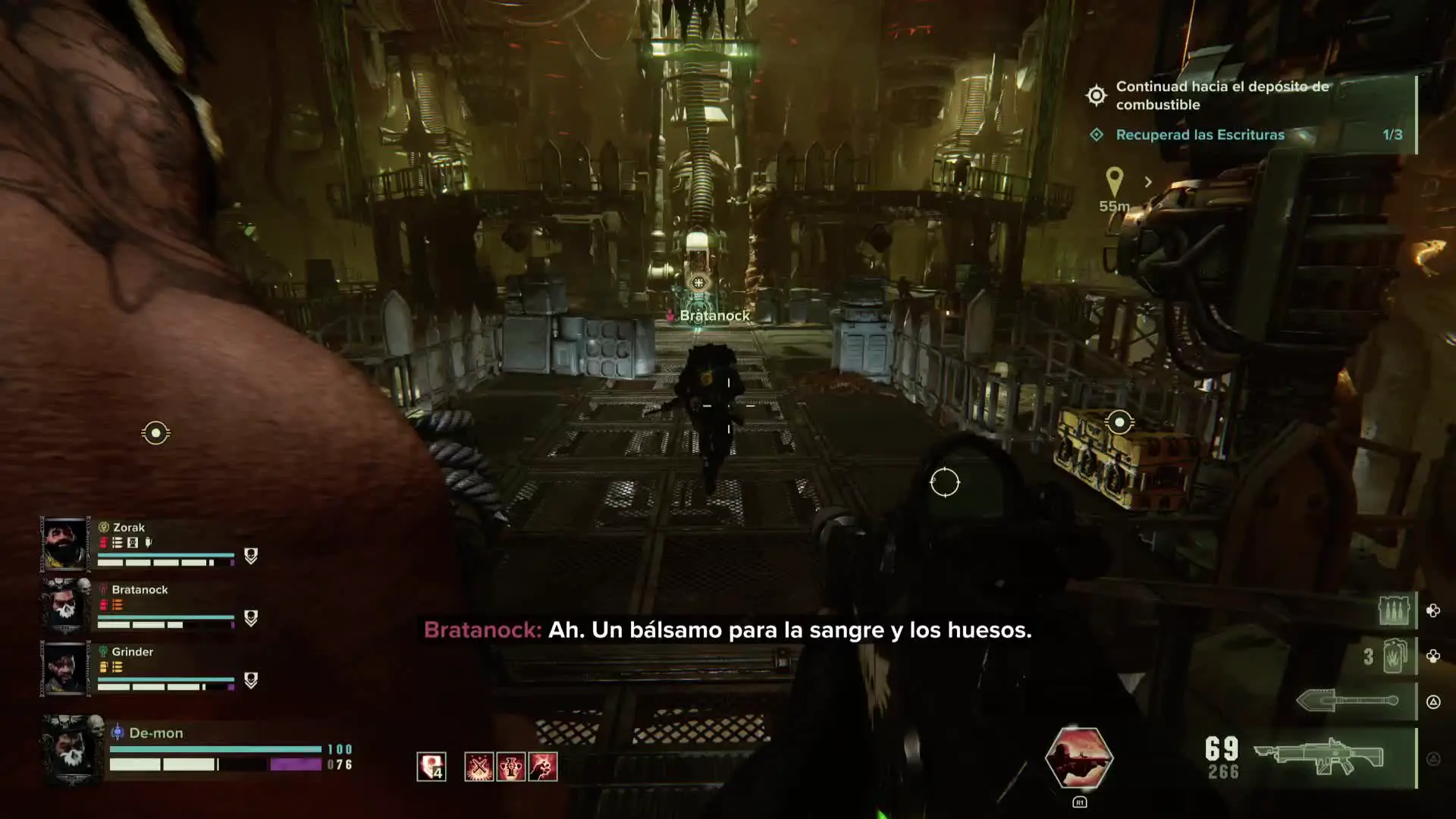Select the grenade slot showing 3

[1394, 656]
